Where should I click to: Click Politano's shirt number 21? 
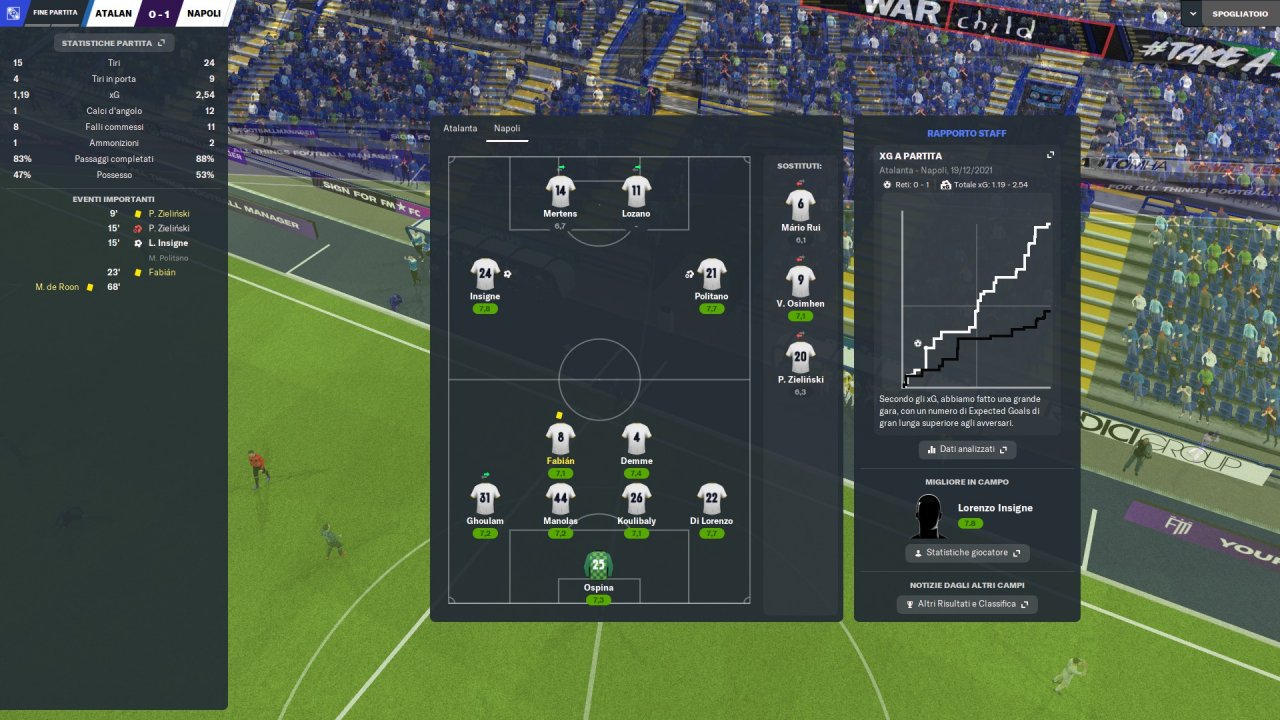tap(711, 274)
